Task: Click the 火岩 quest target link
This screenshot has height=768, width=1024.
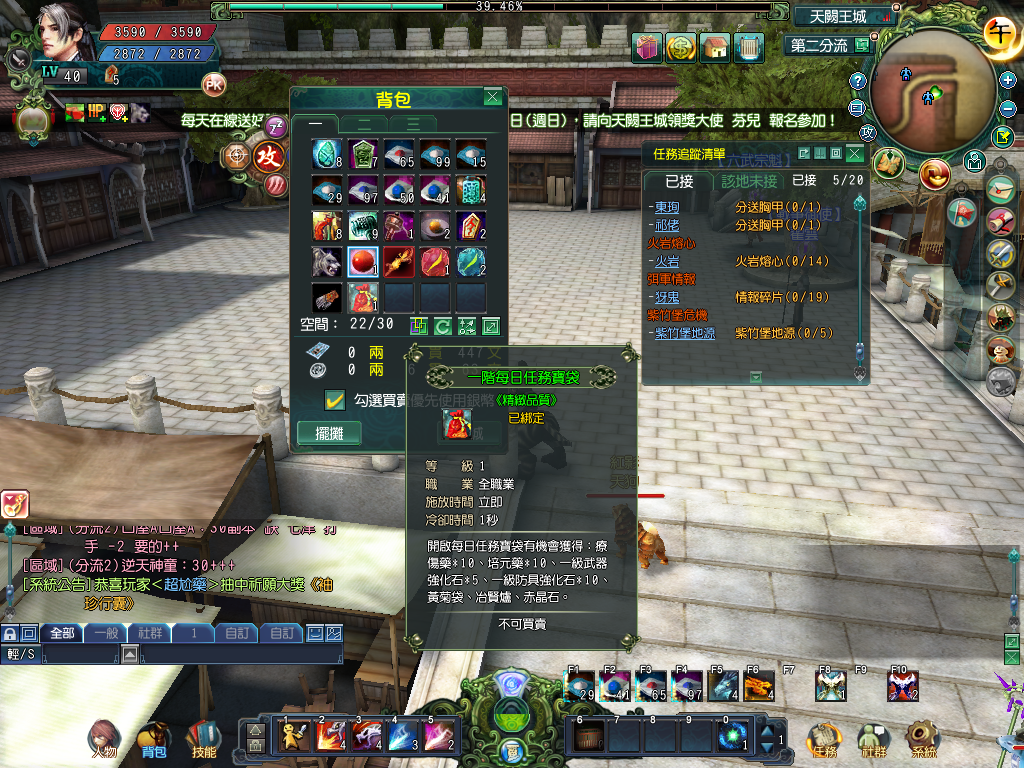Action: (x=668, y=261)
